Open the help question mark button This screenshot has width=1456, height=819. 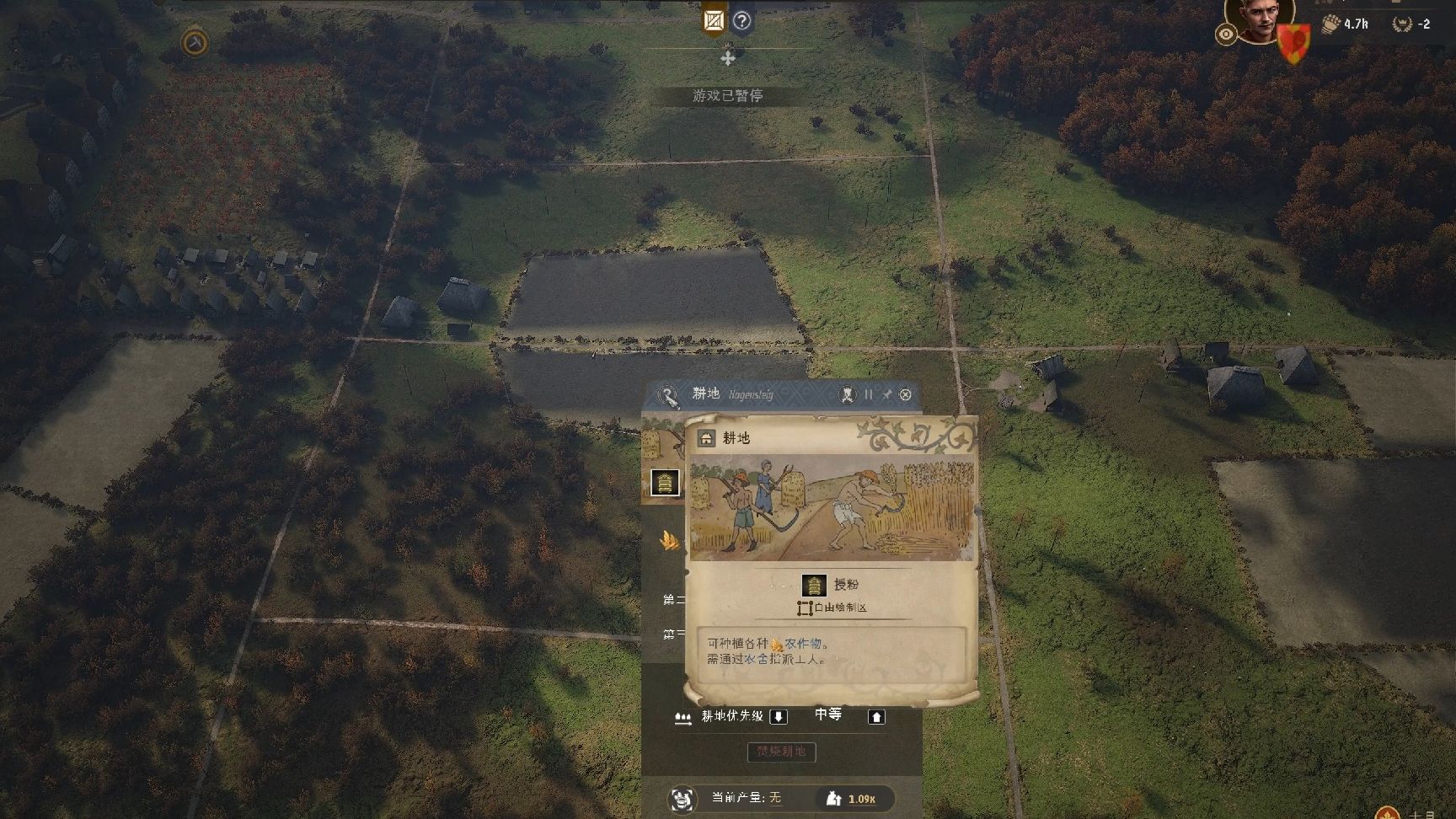tap(741, 21)
